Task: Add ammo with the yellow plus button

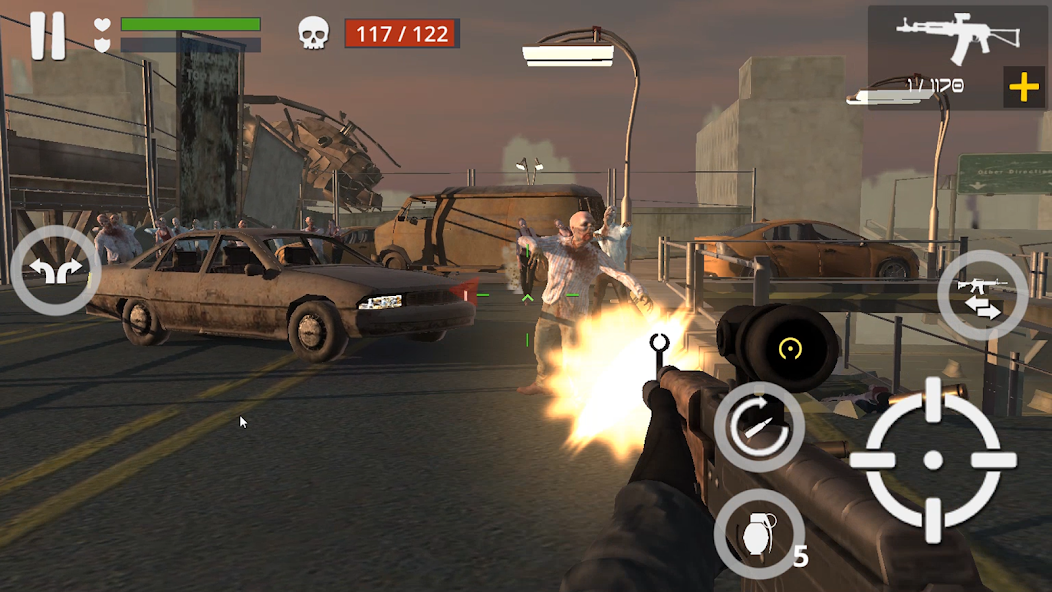Action: coord(1024,88)
